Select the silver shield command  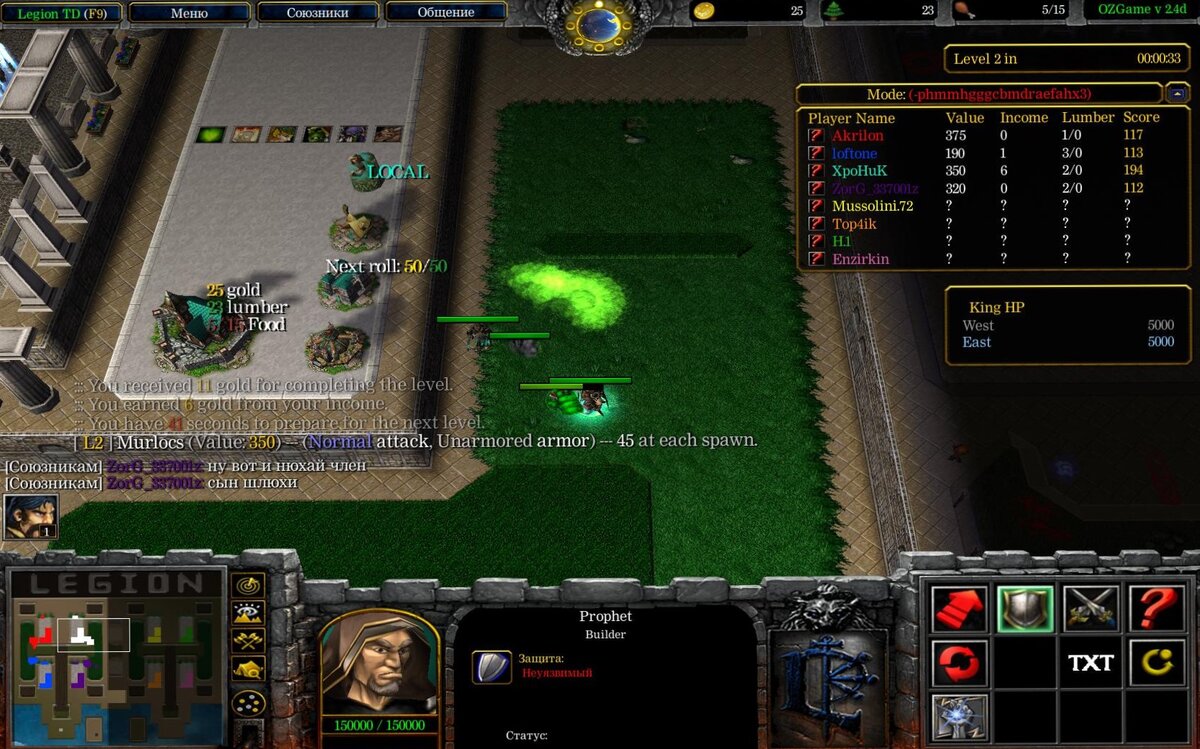point(1025,608)
